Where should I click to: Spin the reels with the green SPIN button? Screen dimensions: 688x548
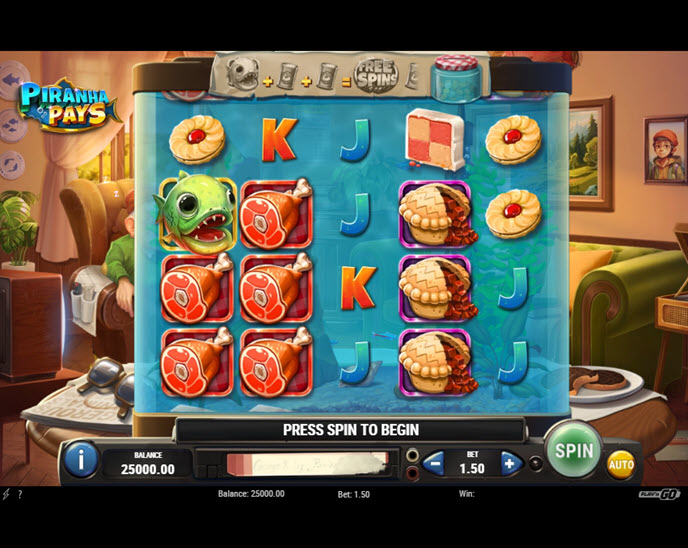(x=574, y=450)
